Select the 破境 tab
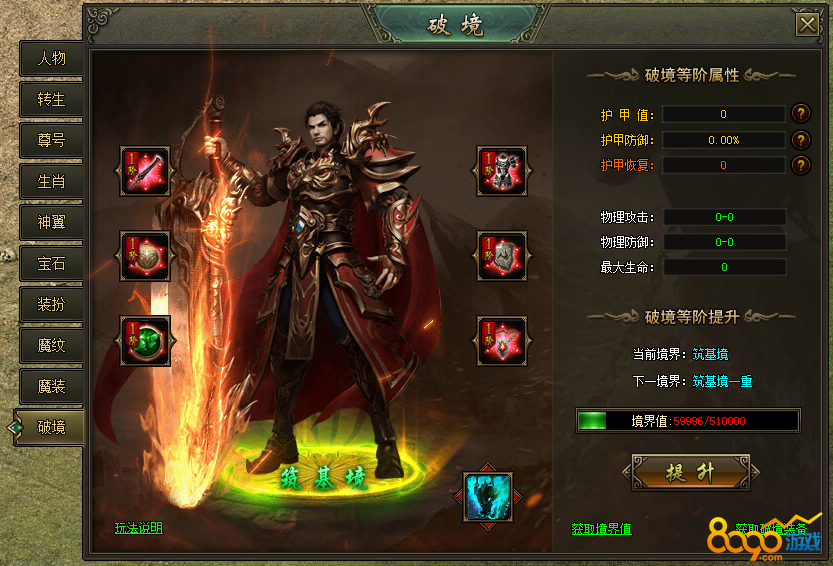Viewport: 833px width, 566px height. pos(51,427)
